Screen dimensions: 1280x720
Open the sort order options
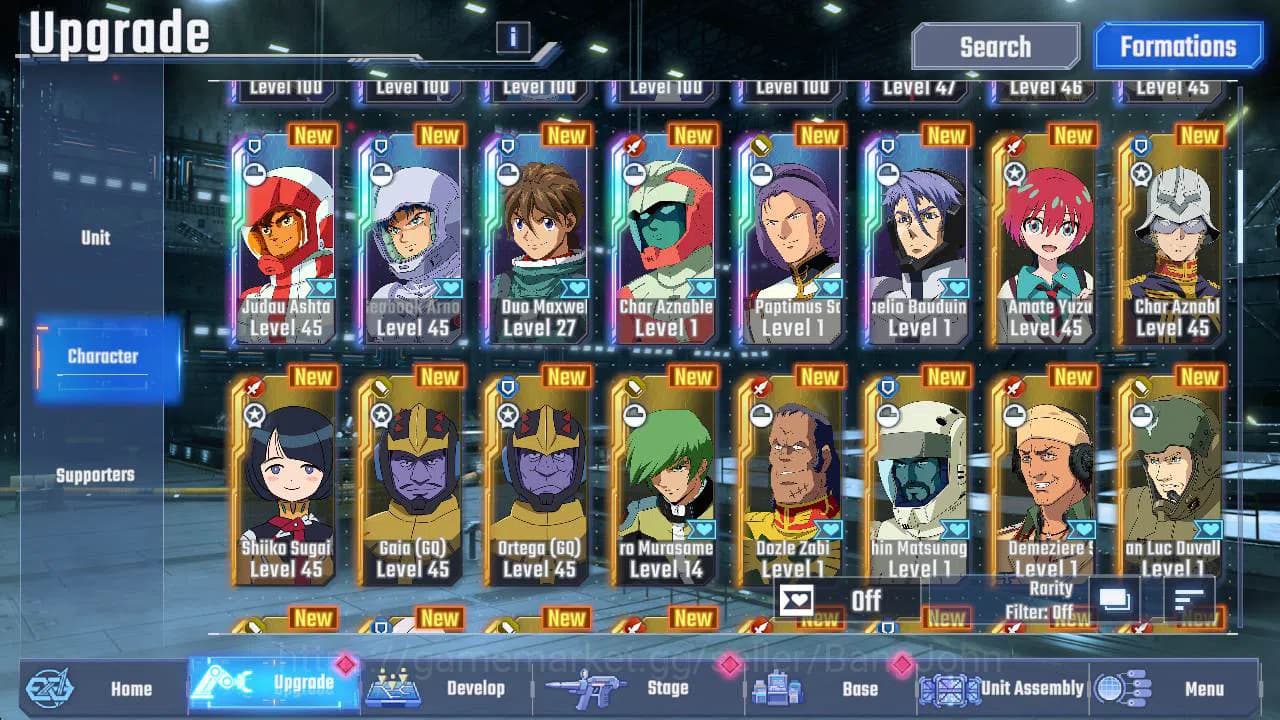[x=1189, y=600]
